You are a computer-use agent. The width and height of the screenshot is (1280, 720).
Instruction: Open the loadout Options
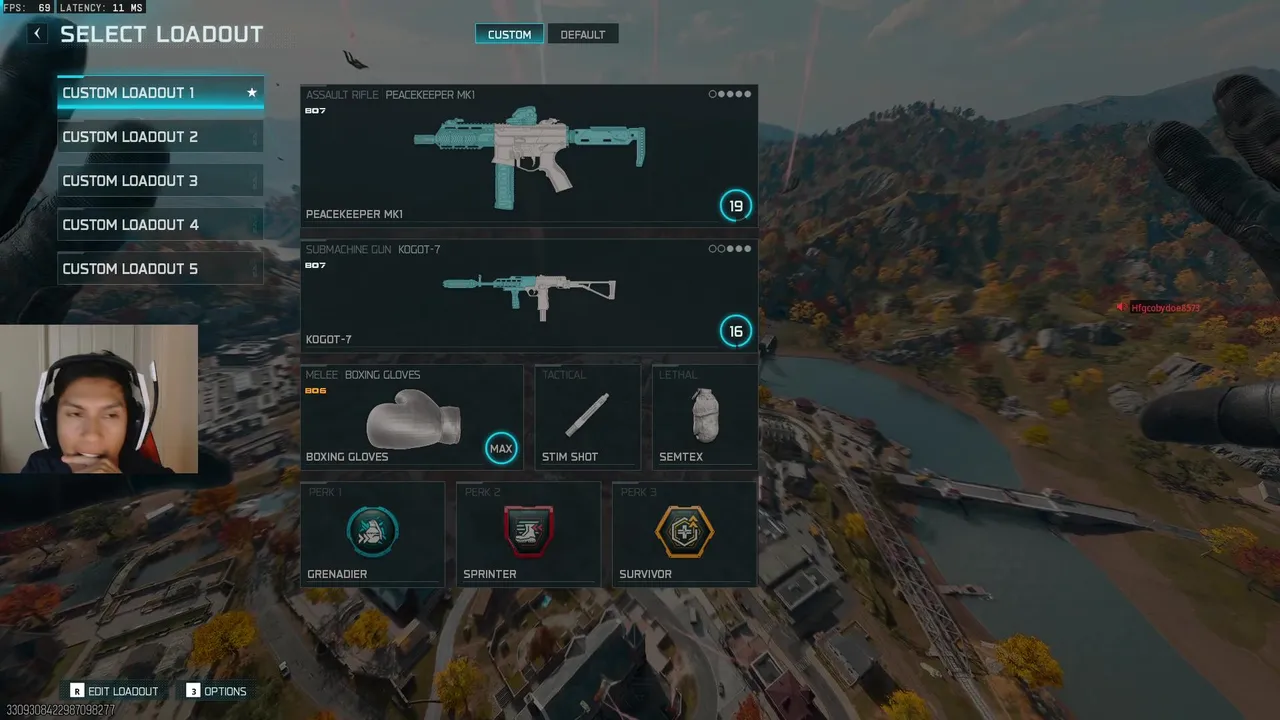click(x=216, y=691)
